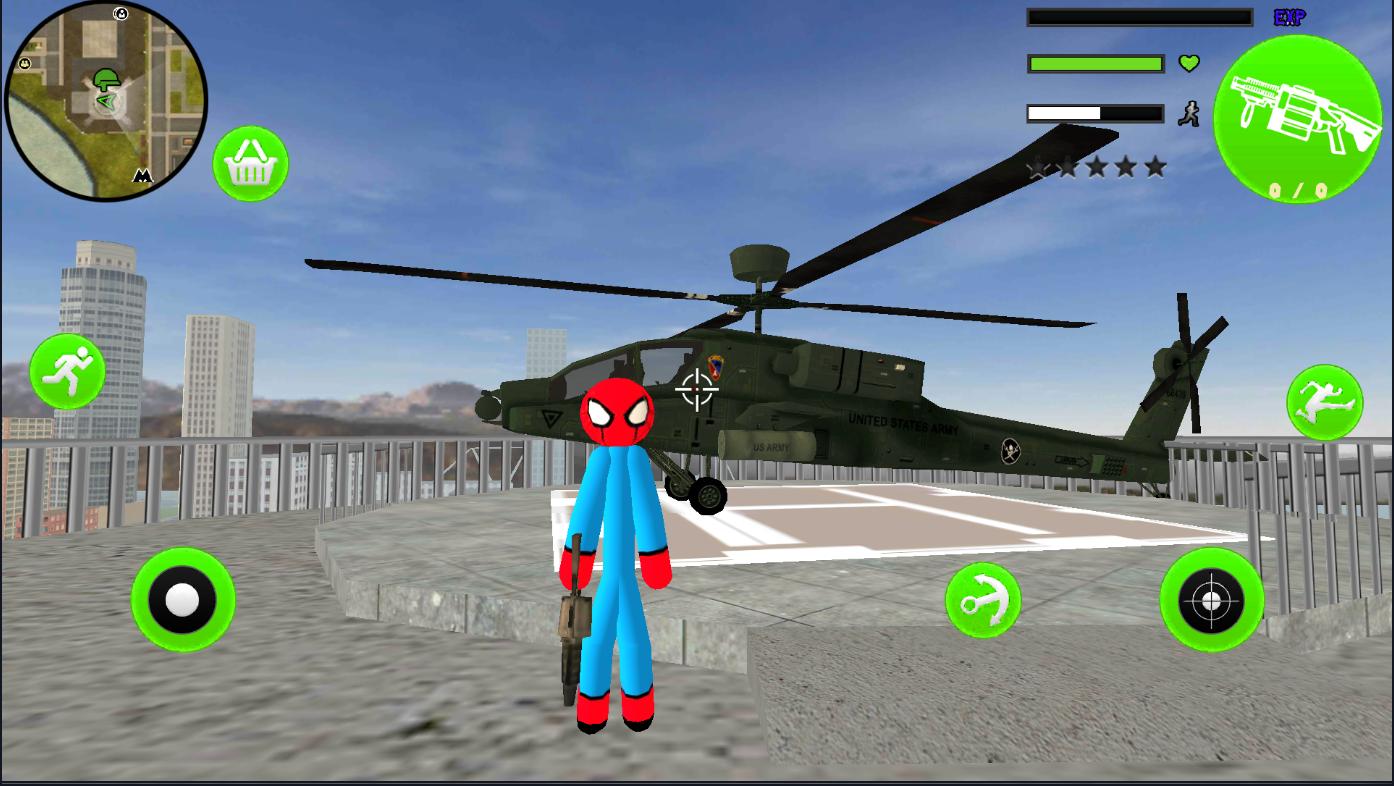This screenshot has width=1394, height=786.
Task: Tap the green heart icon beside the health bar
Action: pyautogui.click(x=1187, y=63)
